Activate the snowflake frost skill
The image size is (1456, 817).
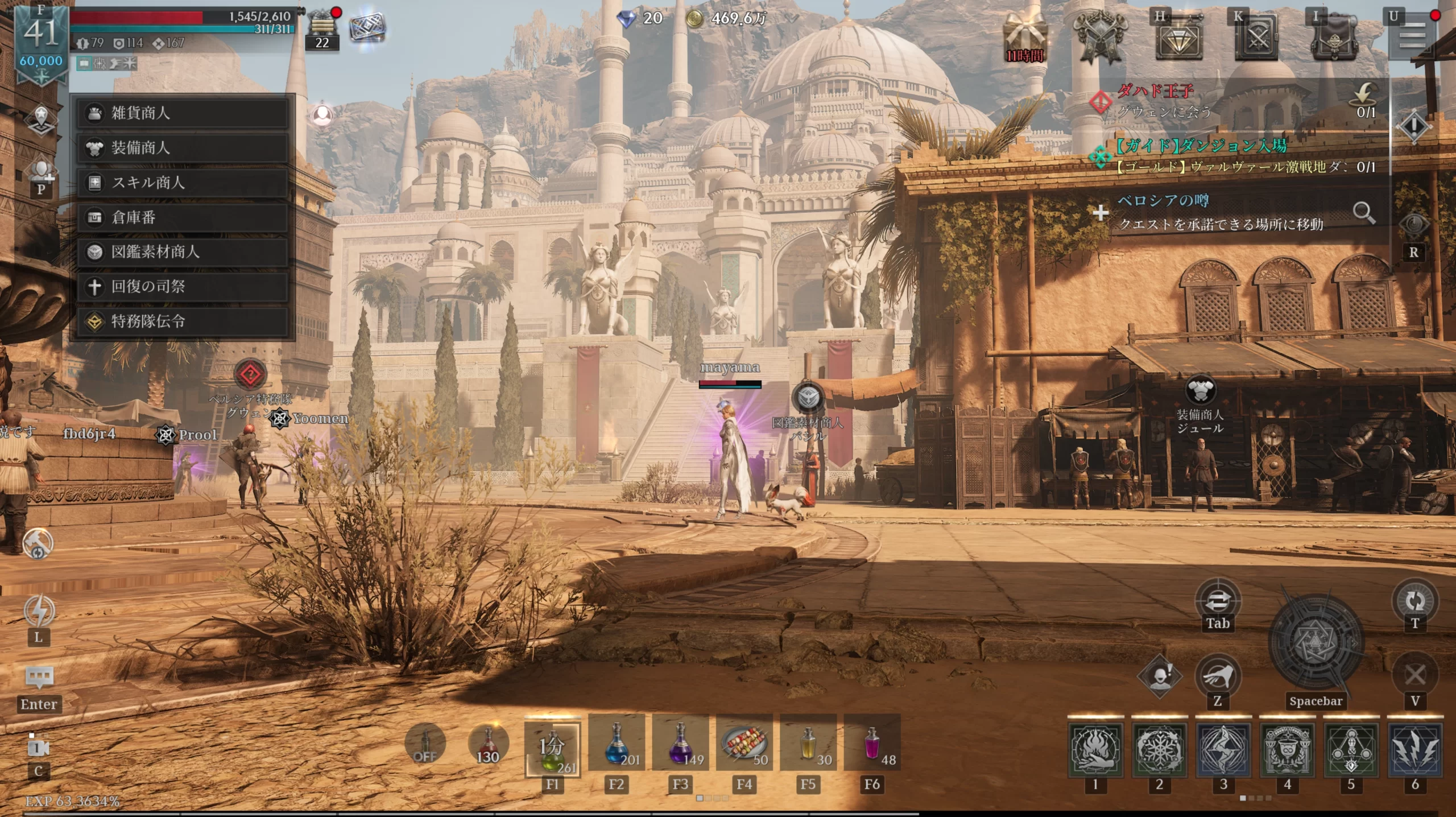(1159, 750)
